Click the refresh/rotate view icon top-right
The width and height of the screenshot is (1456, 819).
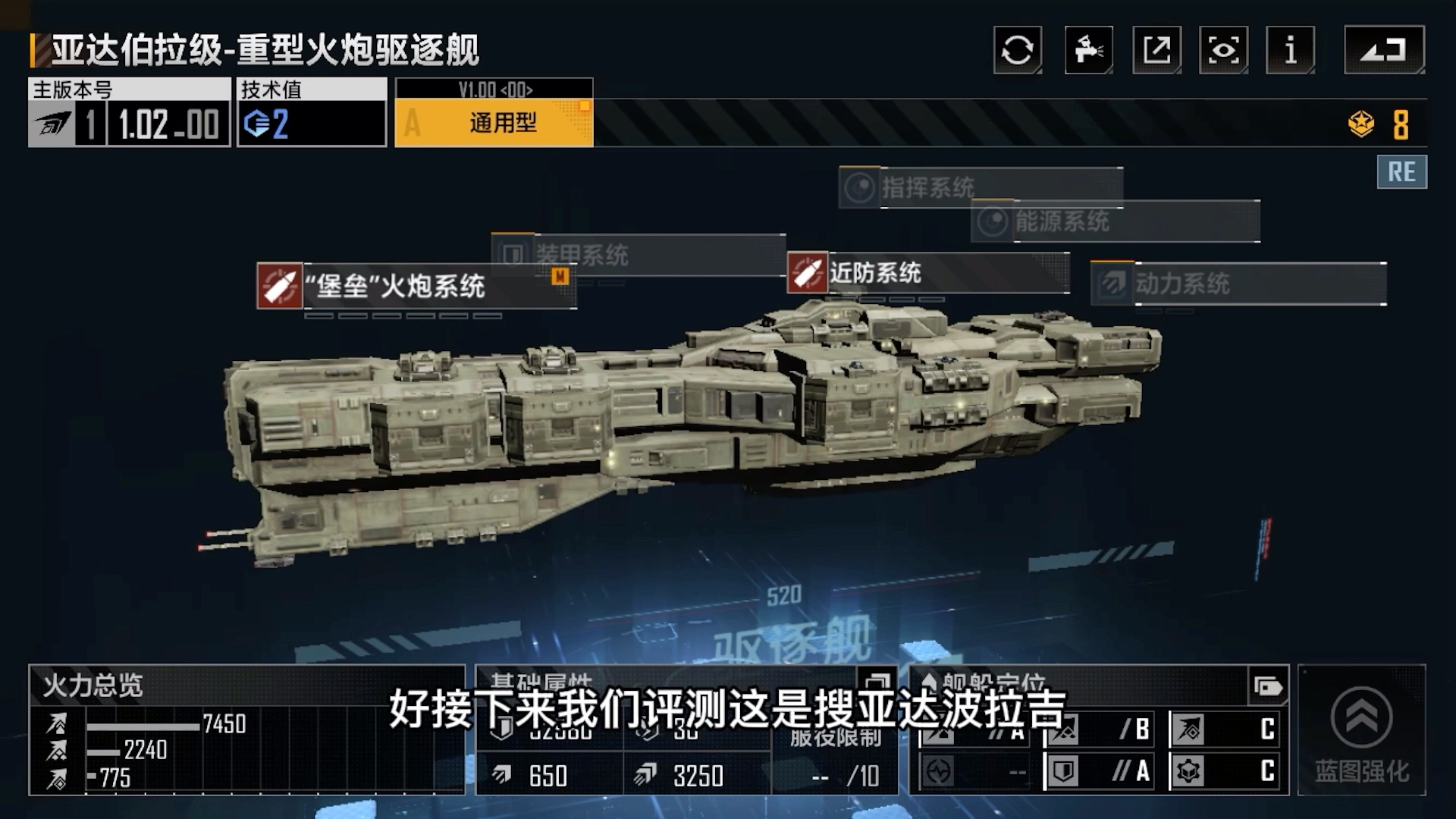[1016, 50]
